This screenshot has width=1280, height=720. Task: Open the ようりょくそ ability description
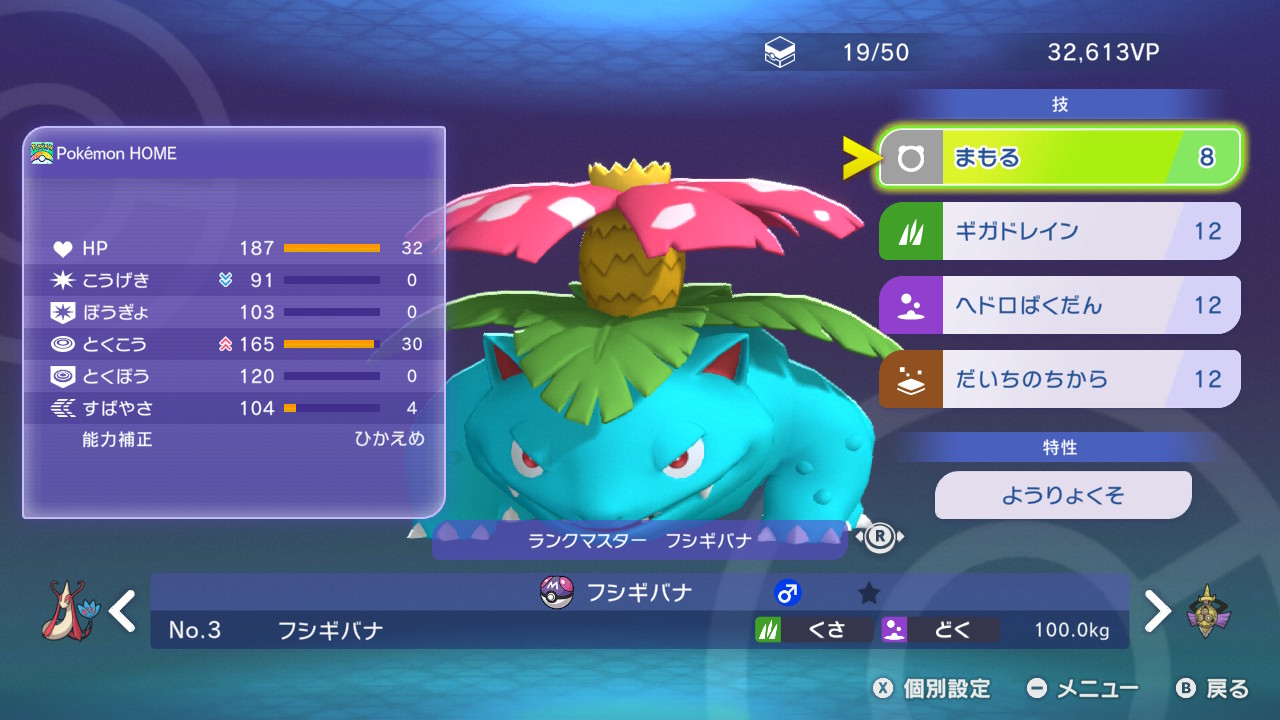tap(1062, 495)
